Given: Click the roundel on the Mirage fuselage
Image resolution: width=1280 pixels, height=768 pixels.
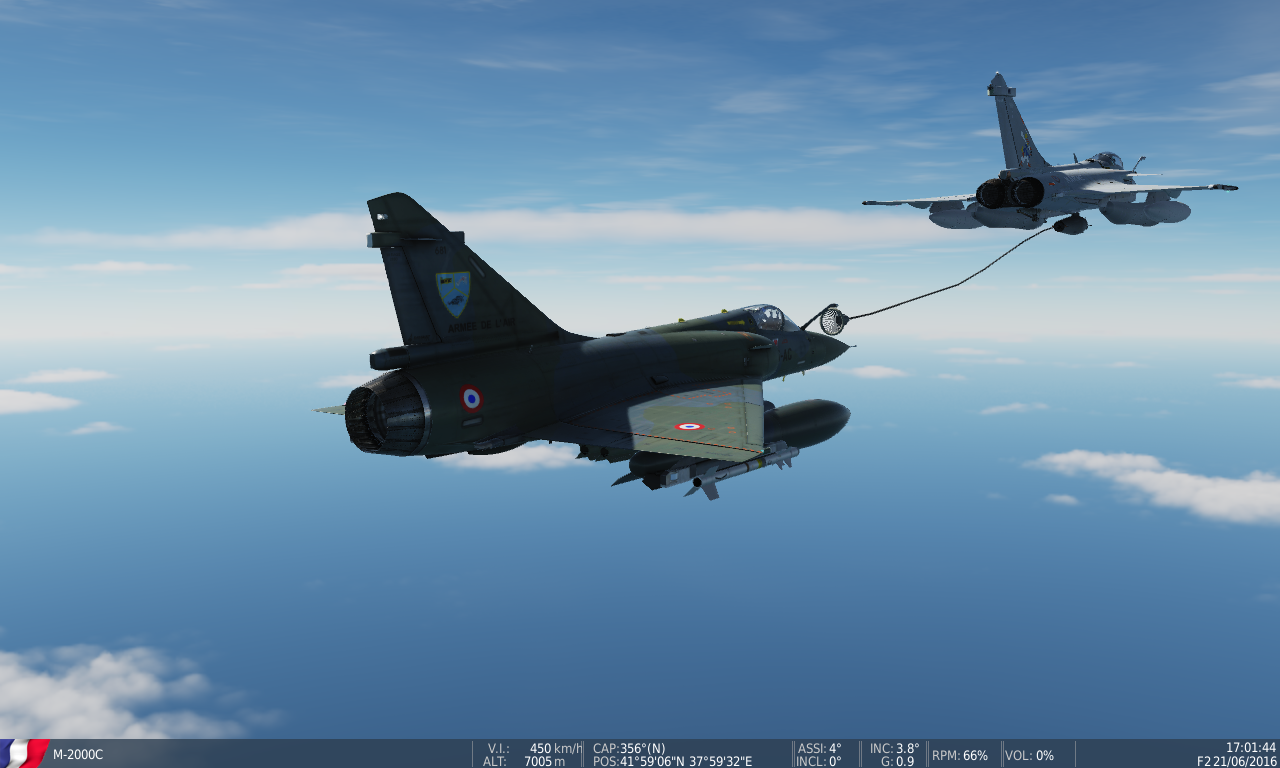Looking at the screenshot, I should [472, 397].
